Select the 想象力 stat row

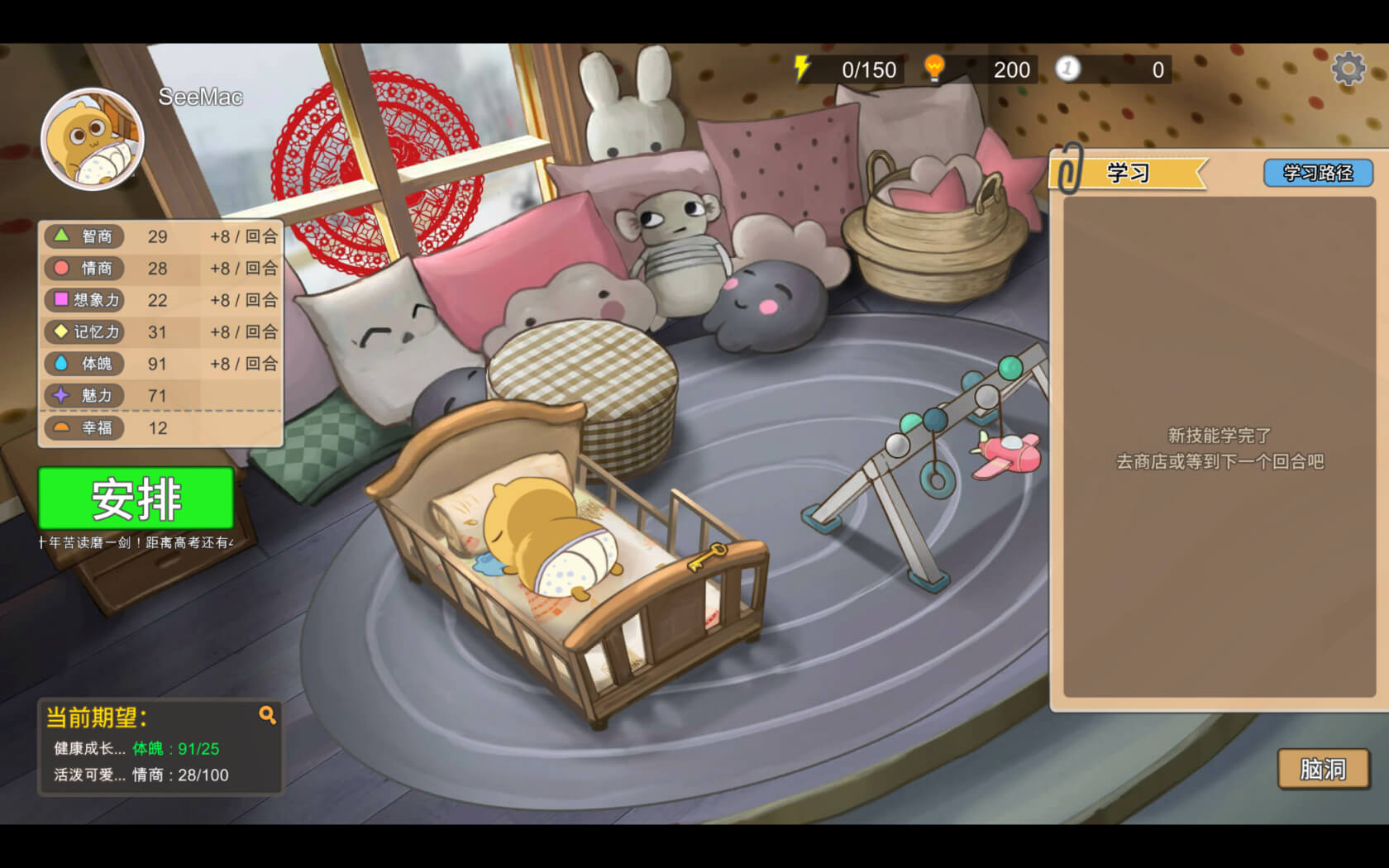point(161,300)
